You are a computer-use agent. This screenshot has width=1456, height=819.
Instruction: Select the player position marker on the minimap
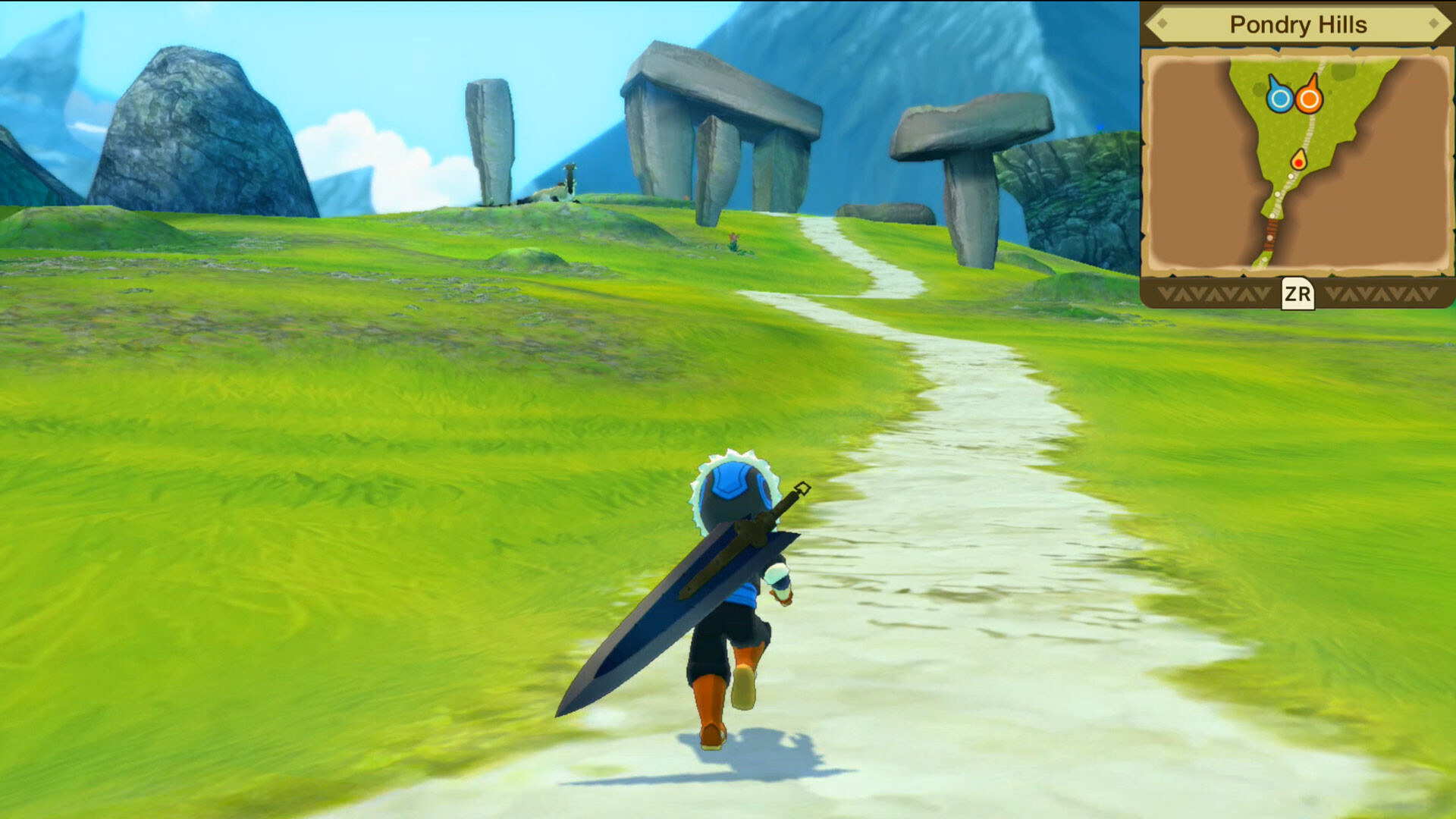(1298, 161)
